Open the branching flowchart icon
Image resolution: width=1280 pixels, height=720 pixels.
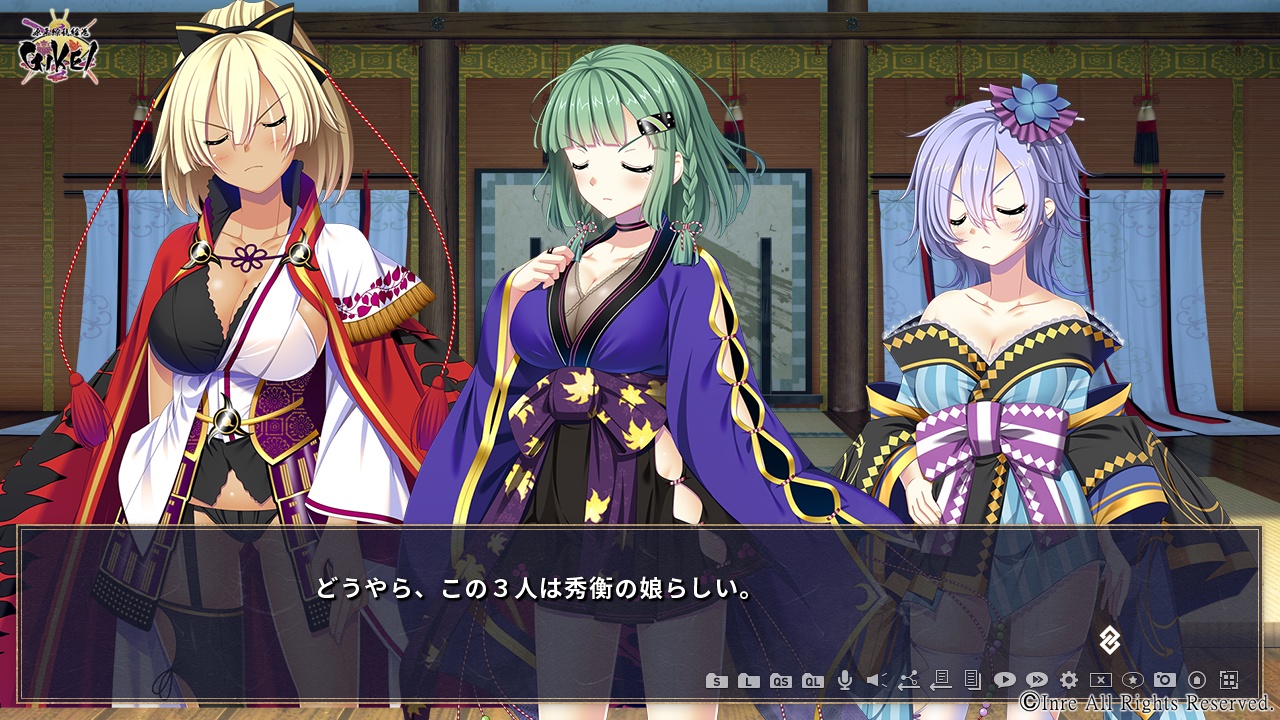tap(908, 680)
